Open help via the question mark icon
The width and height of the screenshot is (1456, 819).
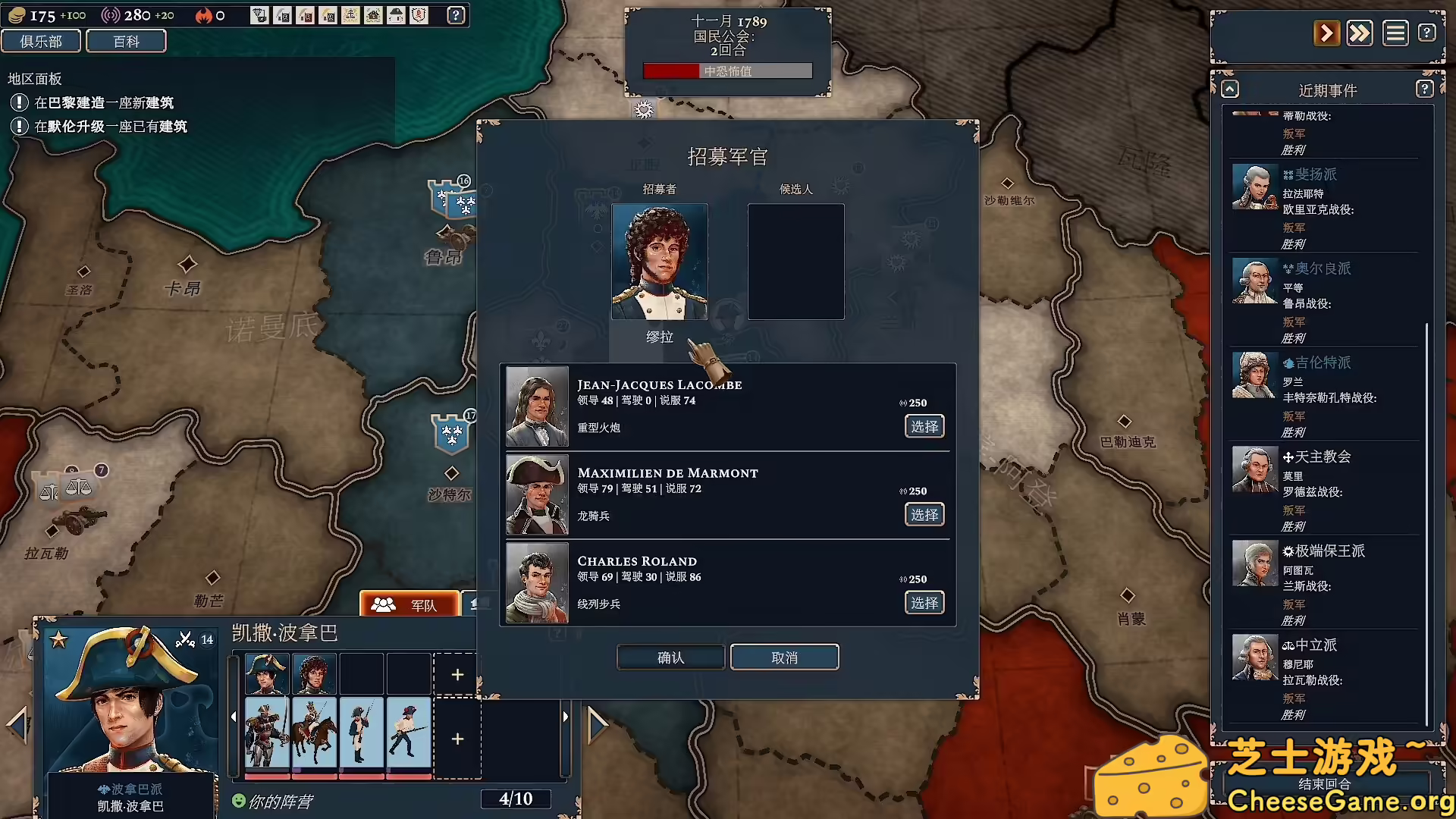[x=456, y=15]
